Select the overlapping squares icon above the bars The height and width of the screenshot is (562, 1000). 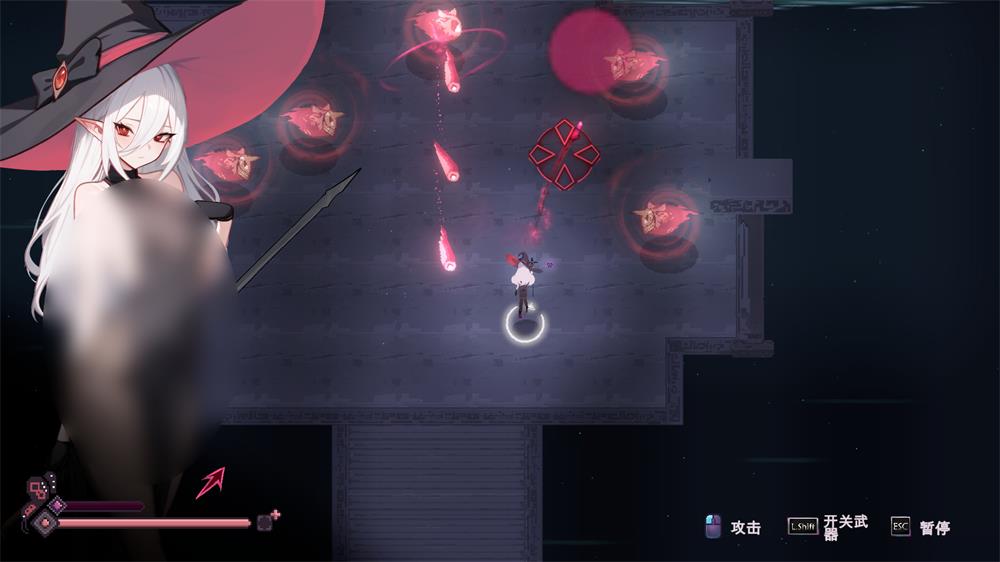tap(36, 489)
